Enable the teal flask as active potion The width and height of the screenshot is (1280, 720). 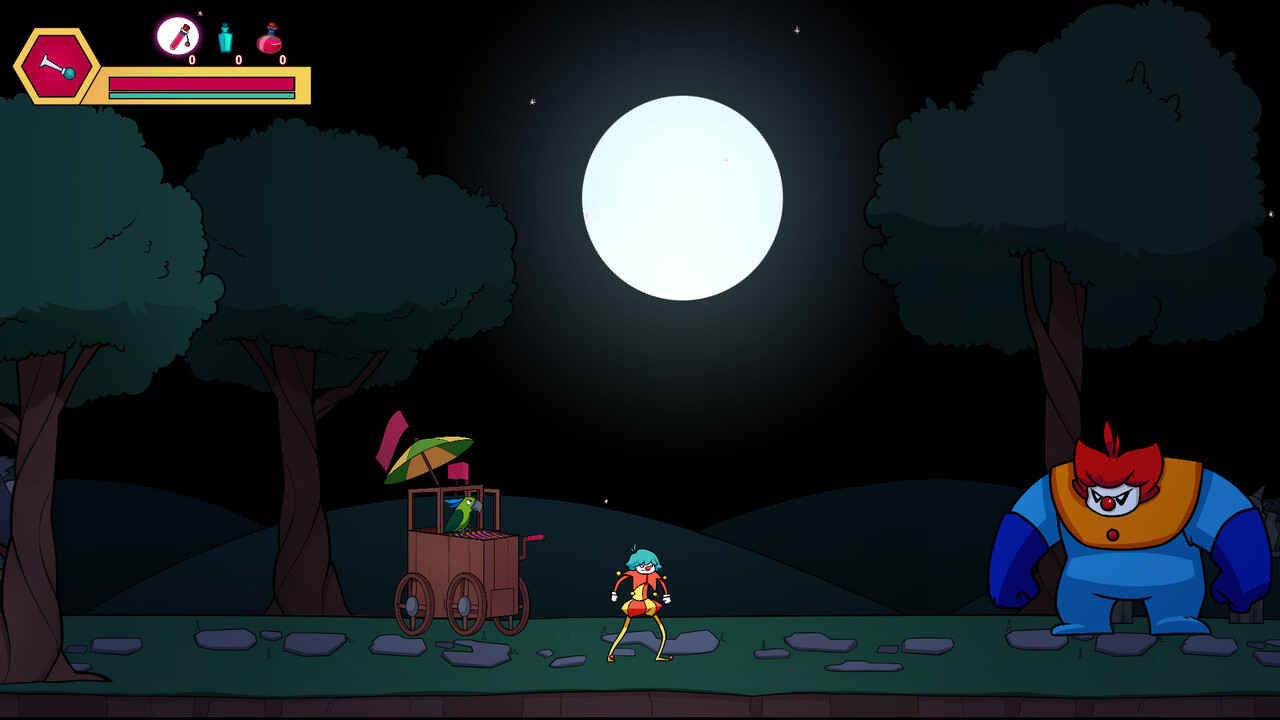coord(226,38)
